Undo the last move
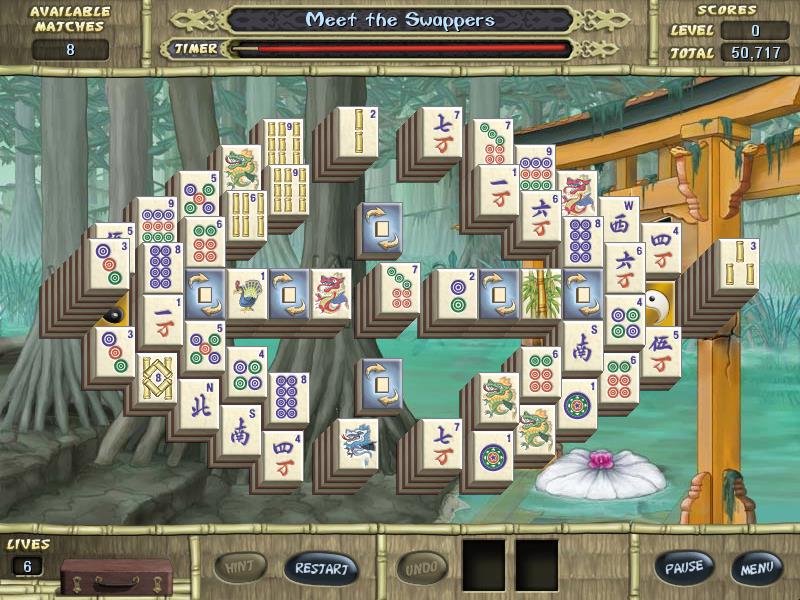This screenshot has height=600, width=800. click(422, 568)
